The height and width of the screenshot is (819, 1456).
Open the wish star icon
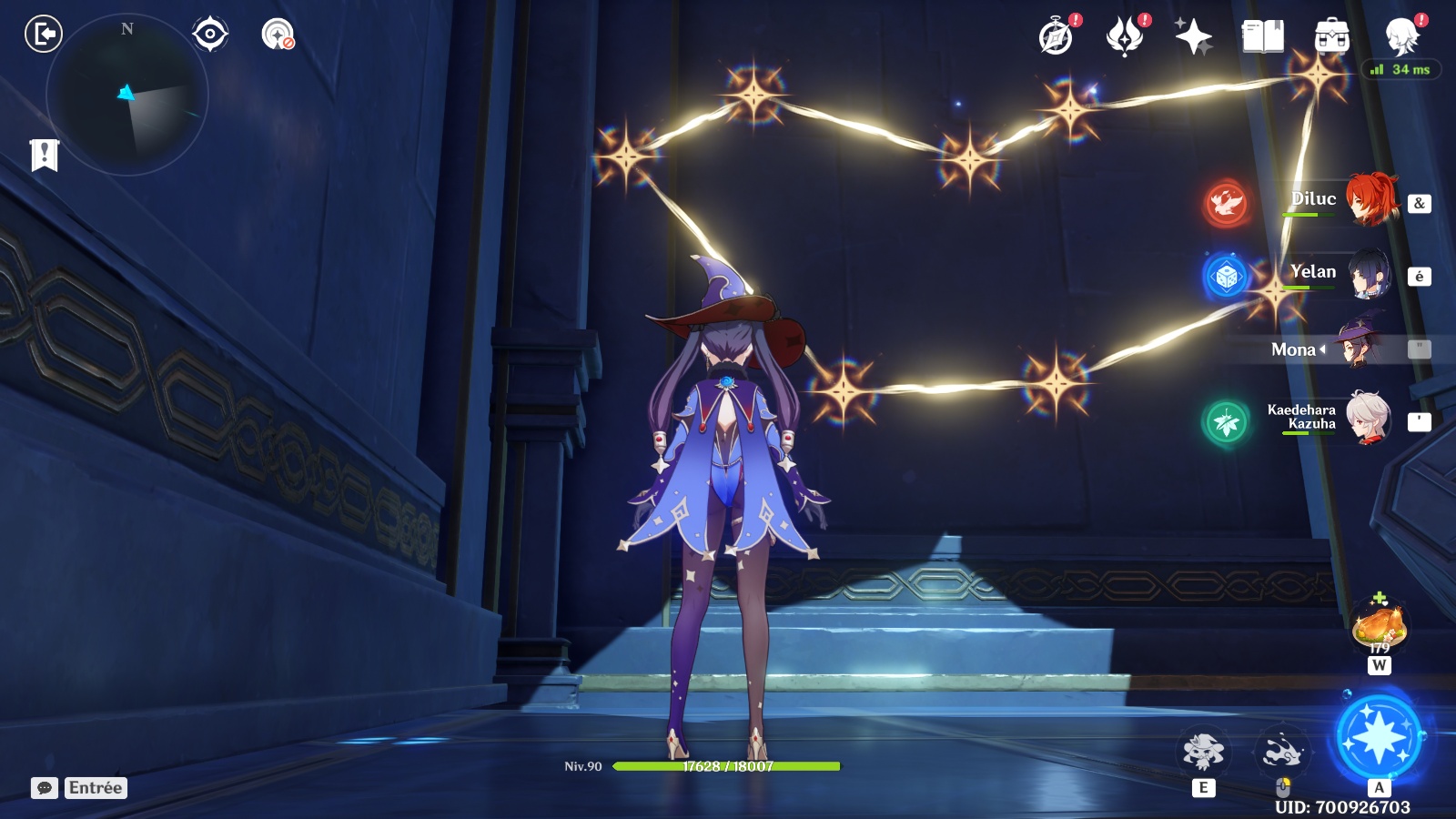(x=1193, y=37)
